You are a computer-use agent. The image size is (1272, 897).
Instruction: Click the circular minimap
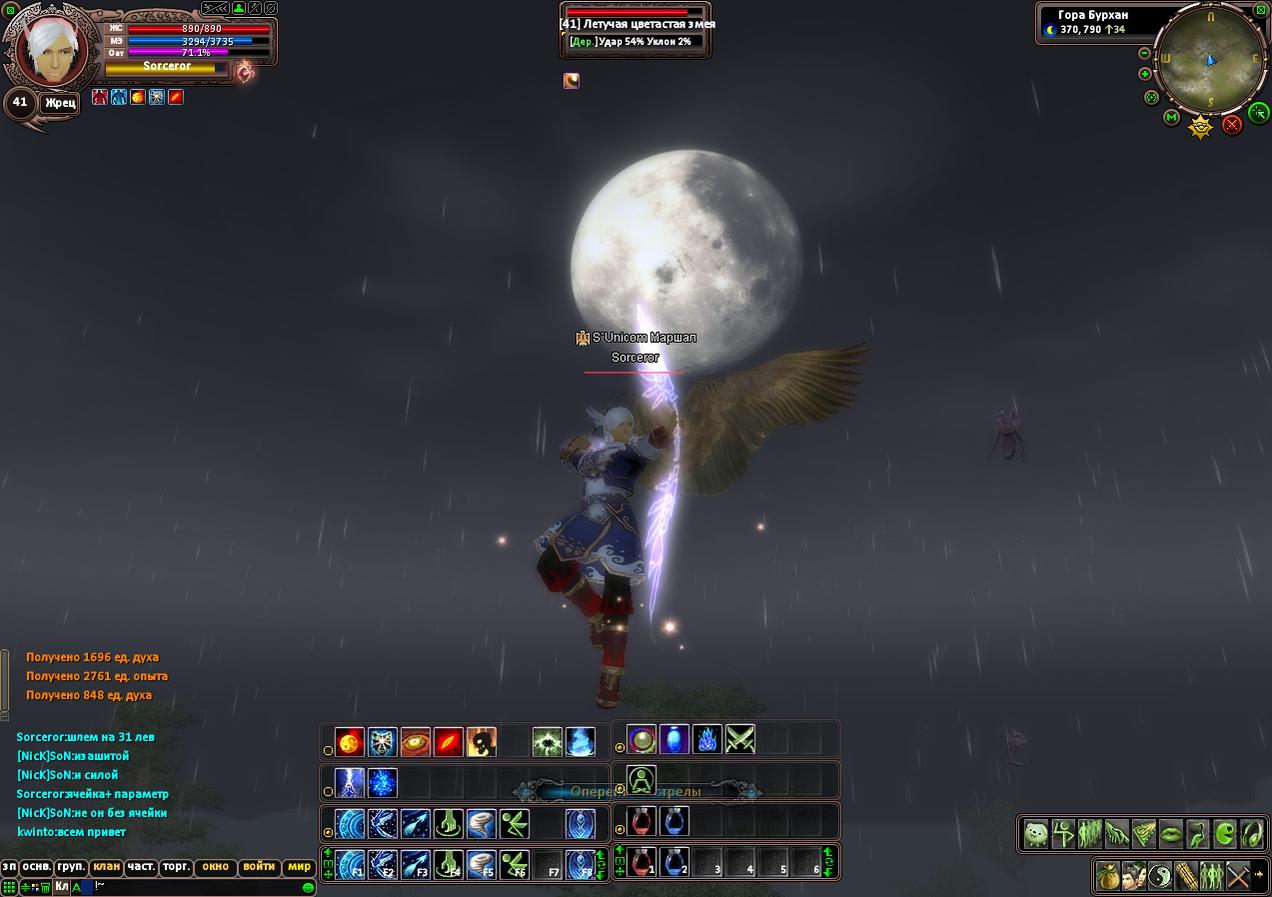click(1210, 58)
